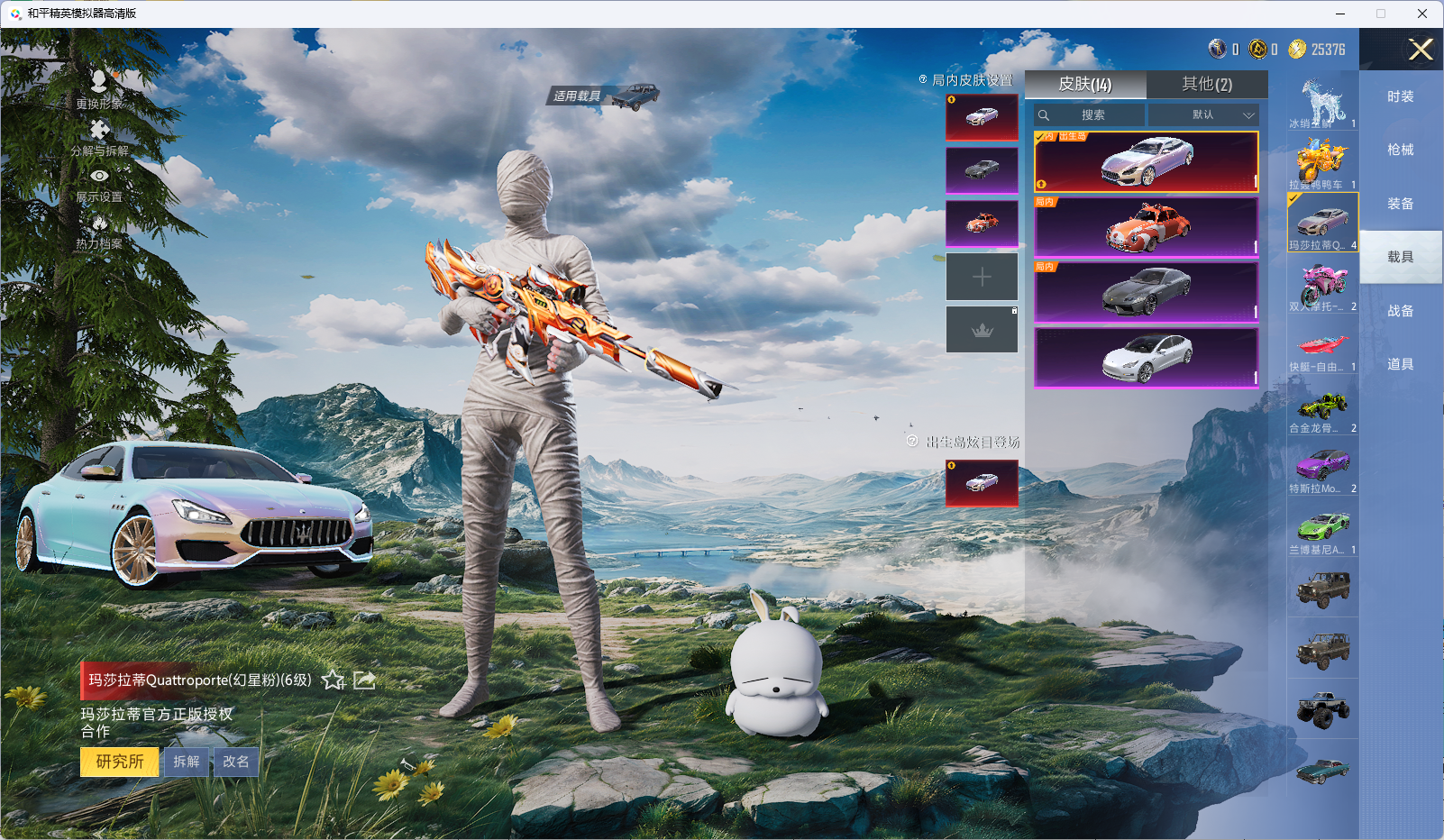Favorite the skin with the star icon
Screen dimensions: 1444x840
pyautogui.click(x=334, y=680)
